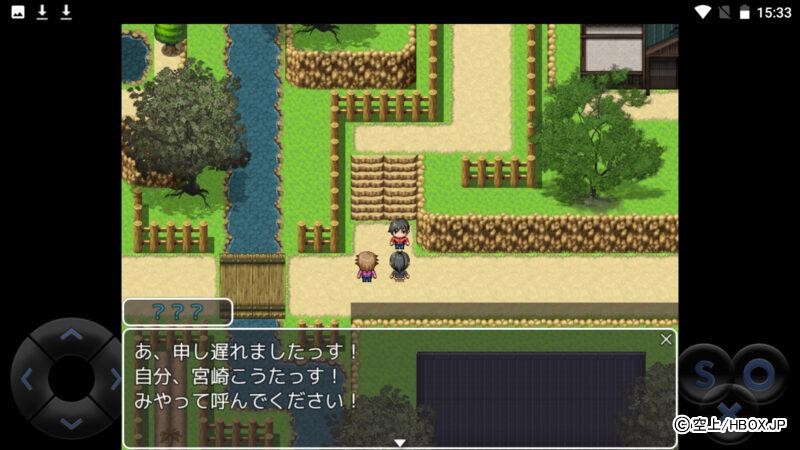Tap the d-pad right arrow
Viewport: 800px width, 450px height.
(x=113, y=379)
